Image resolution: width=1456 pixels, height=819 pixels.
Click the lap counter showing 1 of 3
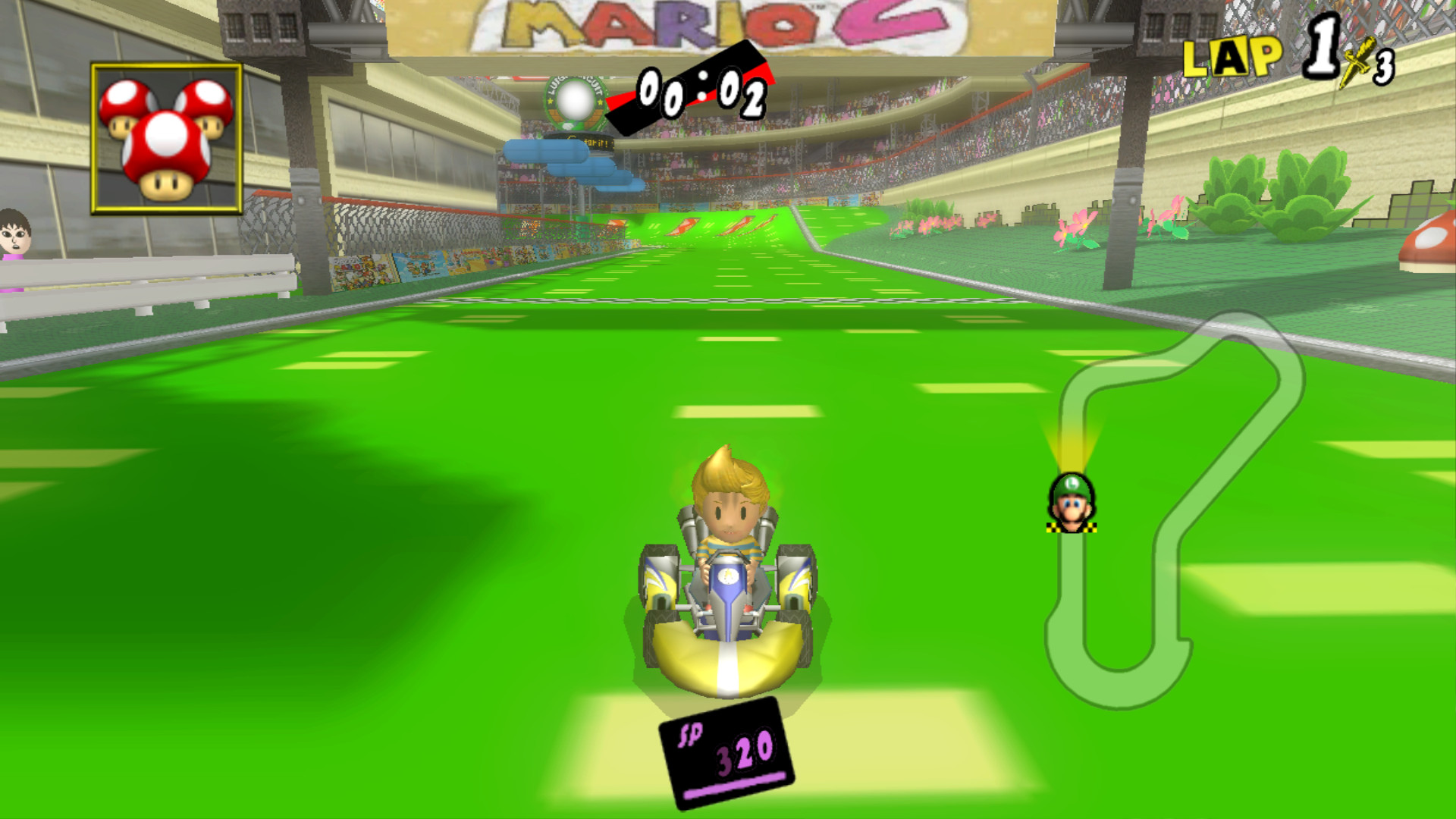1350,57
